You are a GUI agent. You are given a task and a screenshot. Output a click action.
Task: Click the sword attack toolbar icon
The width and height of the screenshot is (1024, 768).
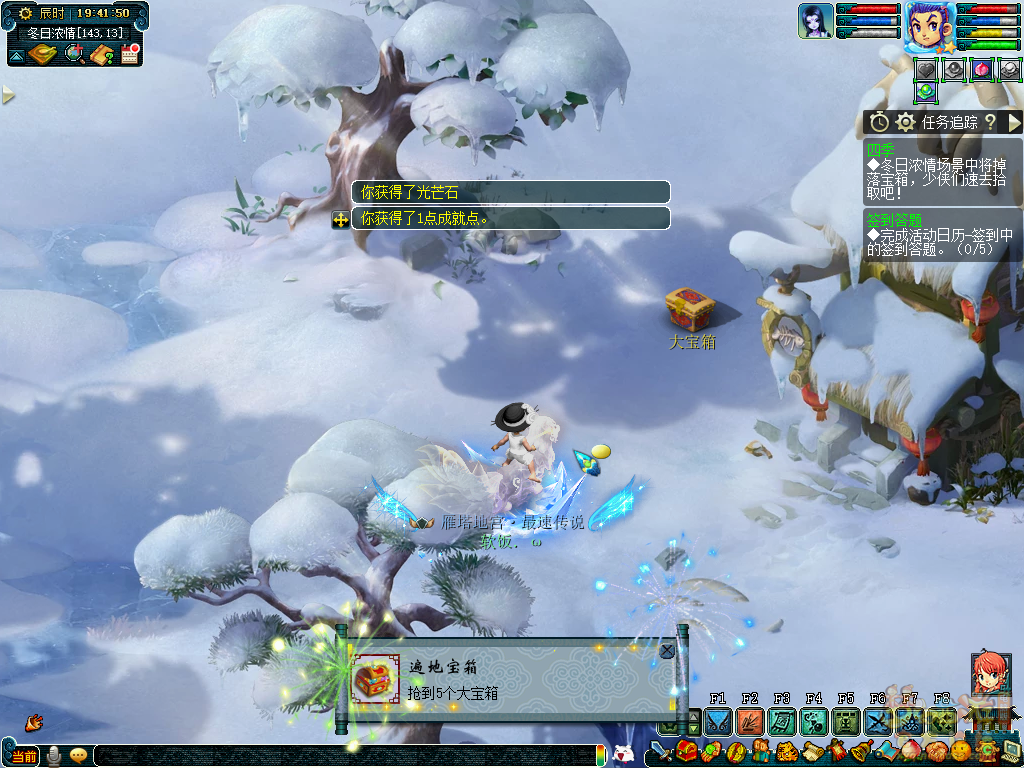coord(660,751)
